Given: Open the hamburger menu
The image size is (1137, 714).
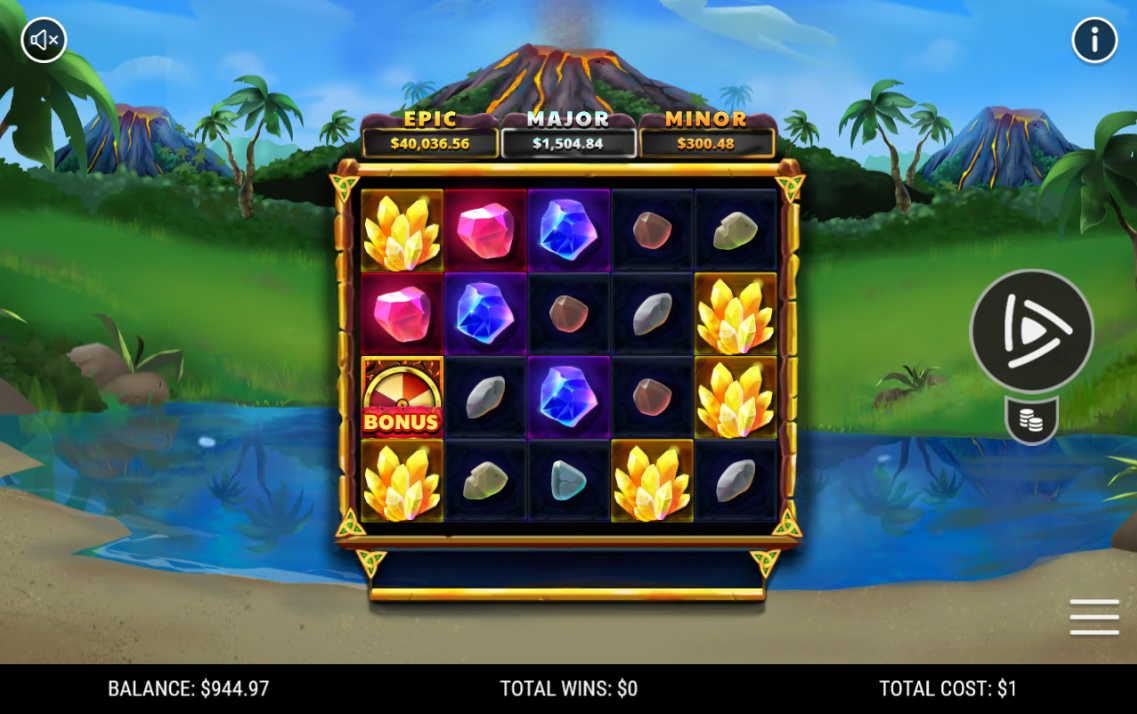Looking at the screenshot, I should [x=1094, y=617].
